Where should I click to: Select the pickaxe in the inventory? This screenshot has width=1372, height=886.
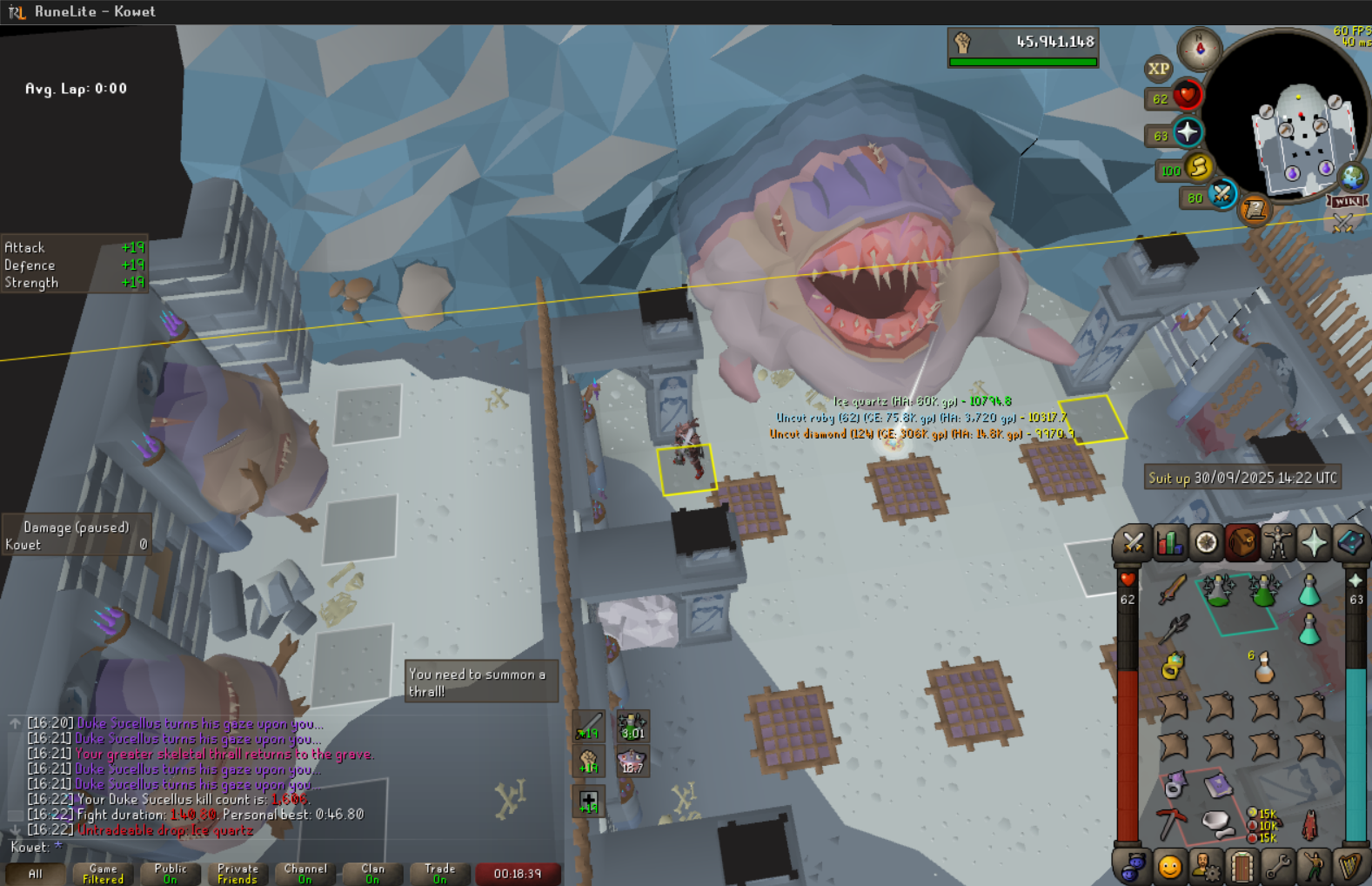point(1171,822)
